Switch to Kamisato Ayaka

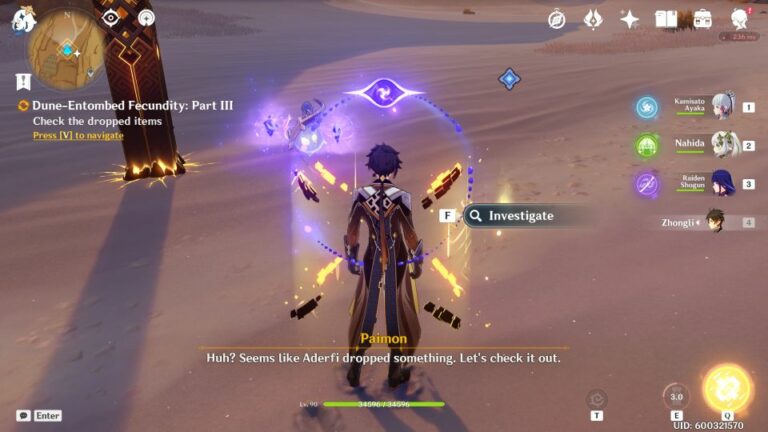(x=720, y=106)
